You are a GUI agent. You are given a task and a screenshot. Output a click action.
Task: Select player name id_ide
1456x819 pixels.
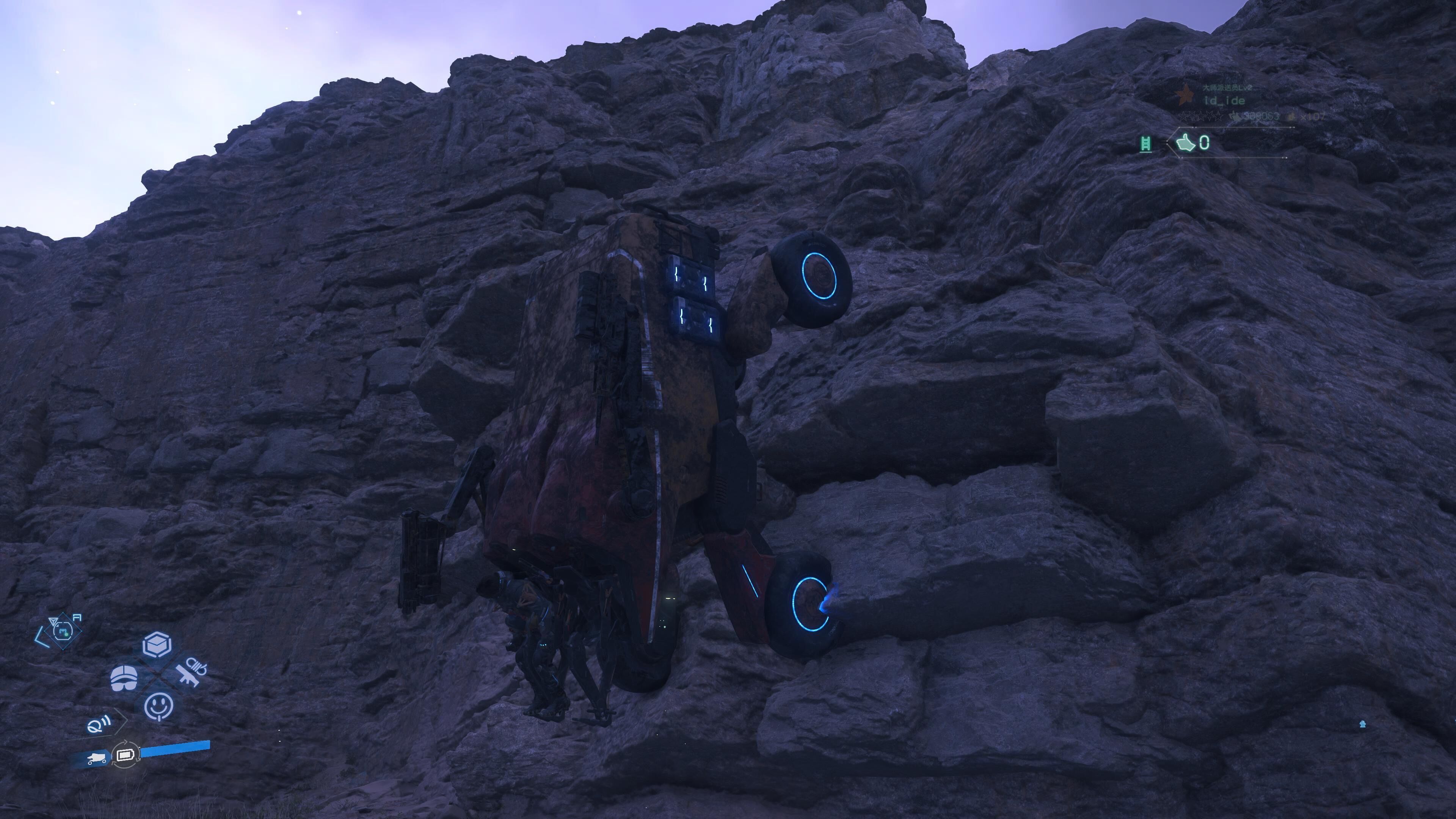pos(1224,100)
